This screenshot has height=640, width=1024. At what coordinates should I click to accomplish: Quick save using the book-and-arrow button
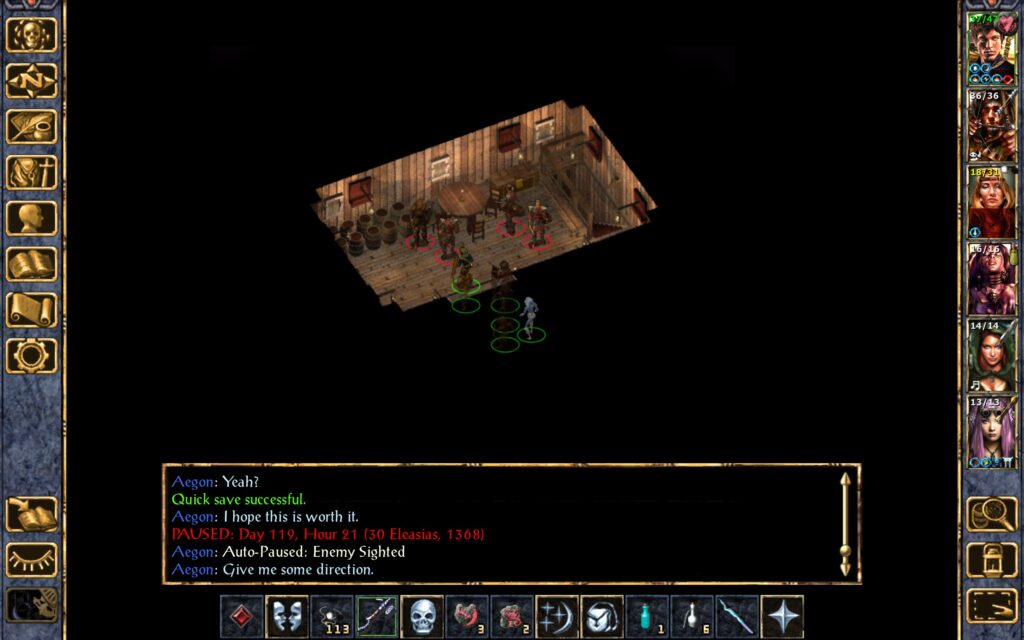32,514
